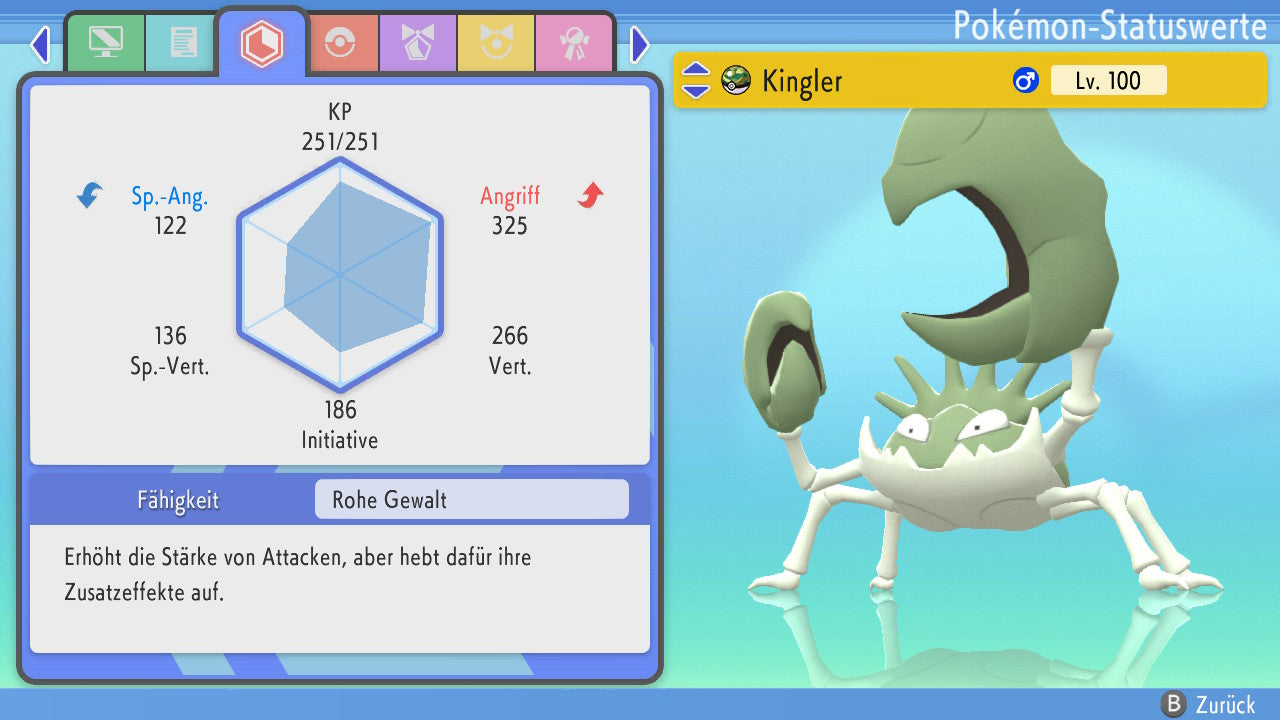Select the Rohe Gewalt ability field
The height and width of the screenshot is (720, 1280).
click(471, 499)
